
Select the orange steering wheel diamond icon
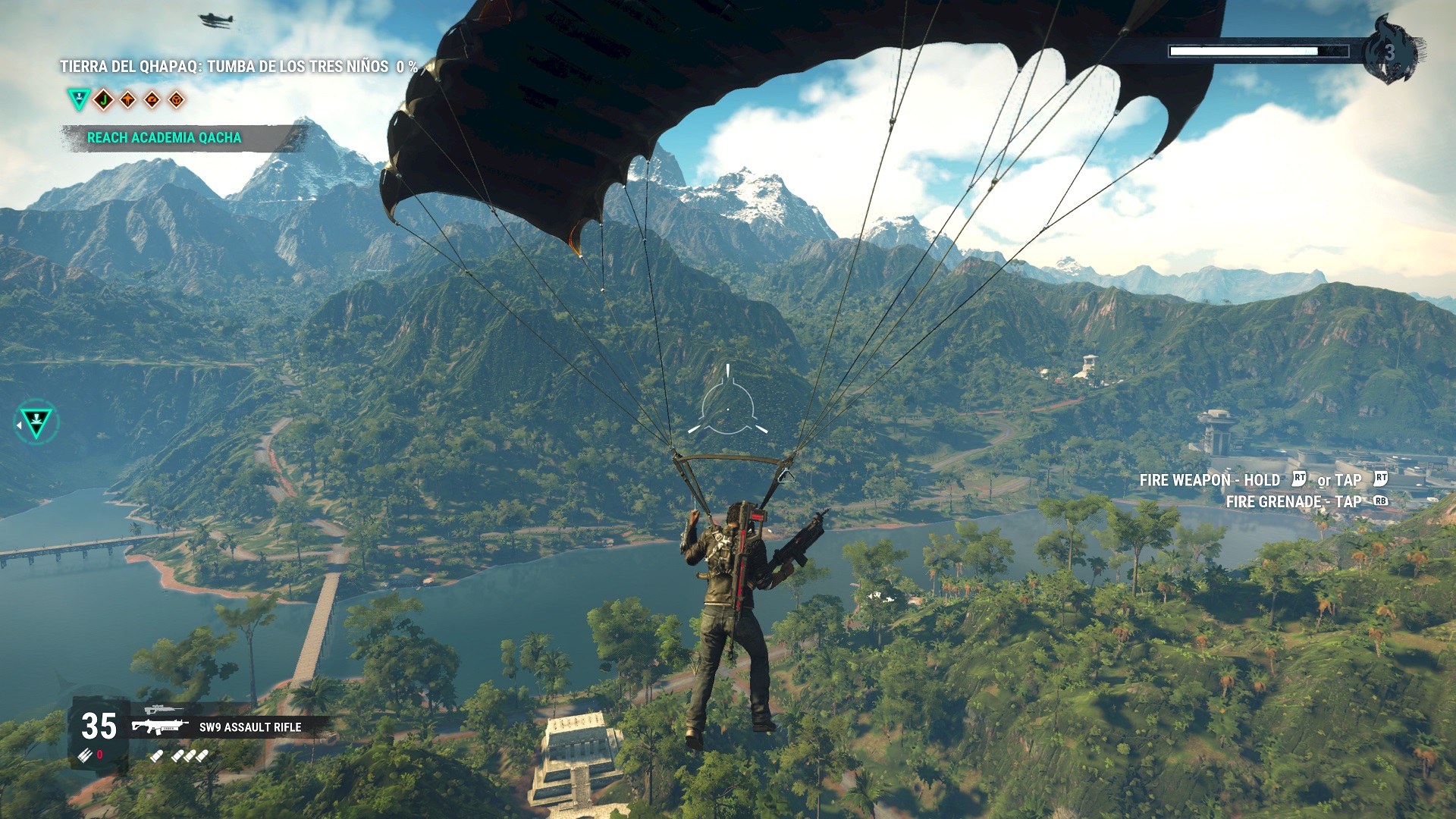(176, 99)
